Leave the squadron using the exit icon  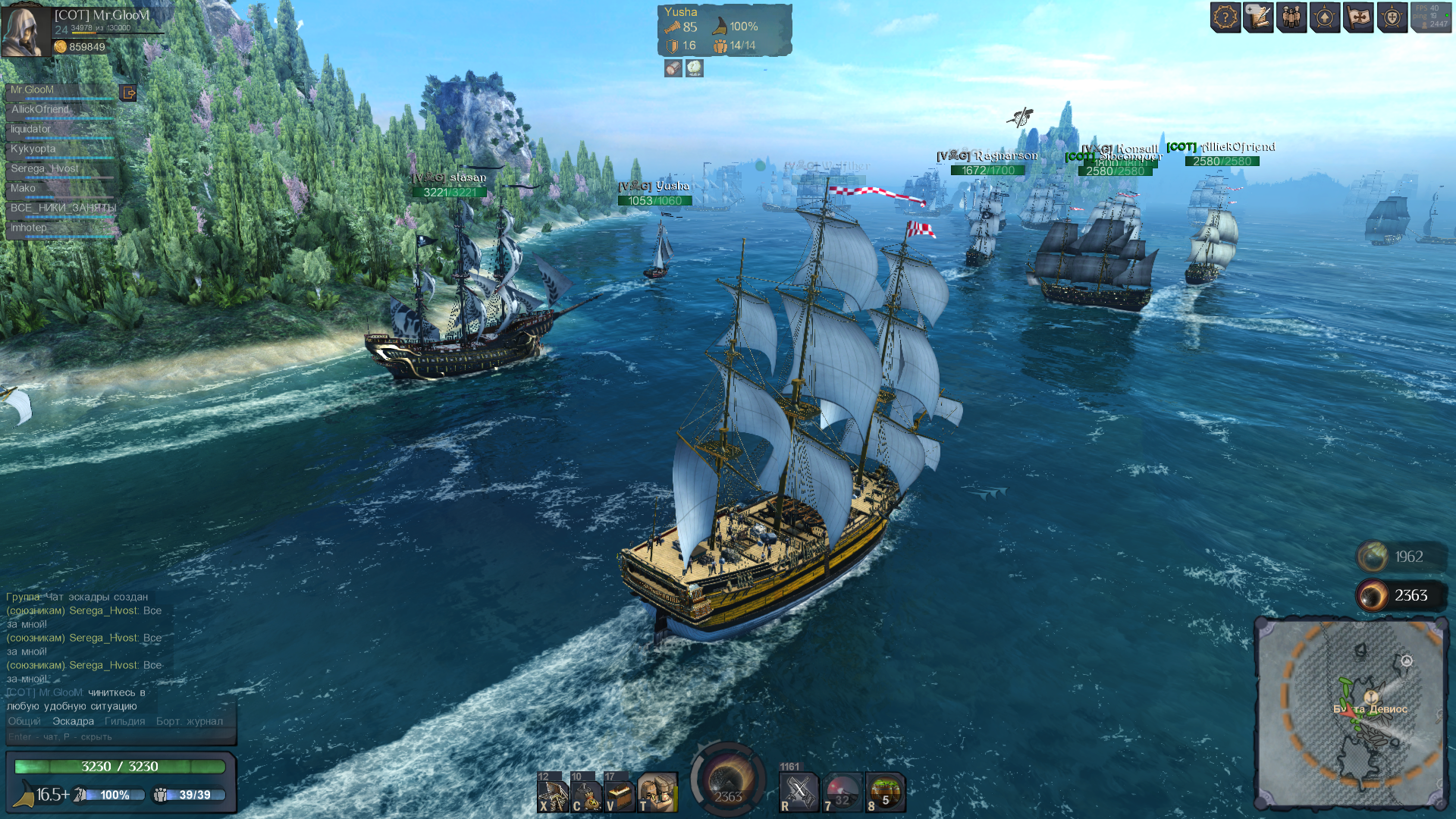pos(129,93)
